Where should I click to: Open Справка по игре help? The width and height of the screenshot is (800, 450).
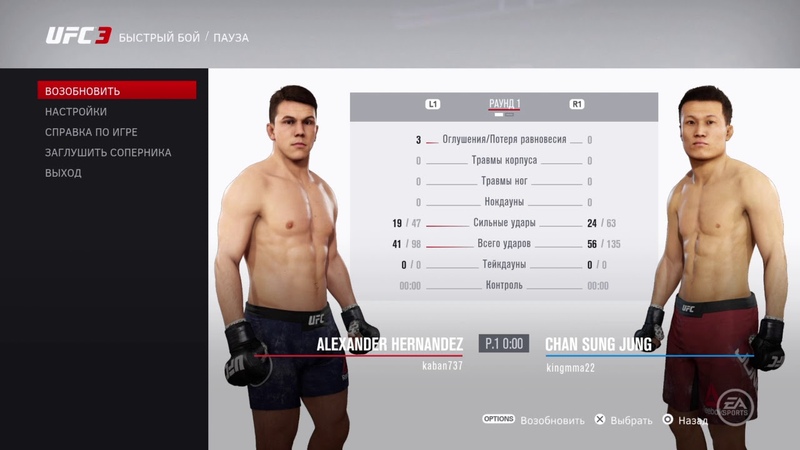pyautogui.click(x=91, y=132)
